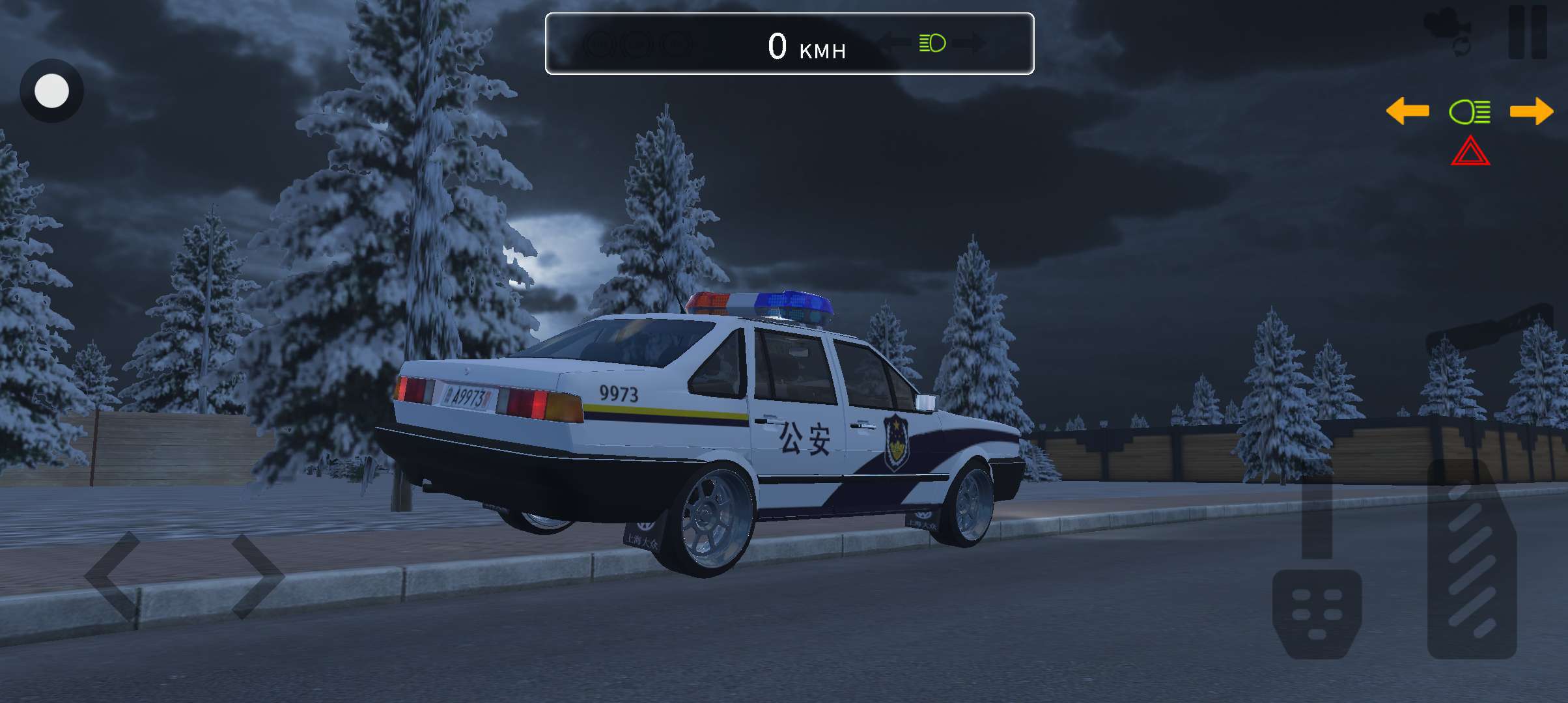This screenshot has height=703, width=1568.
Task: Pause the game with the pause button
Action: 1528,33
